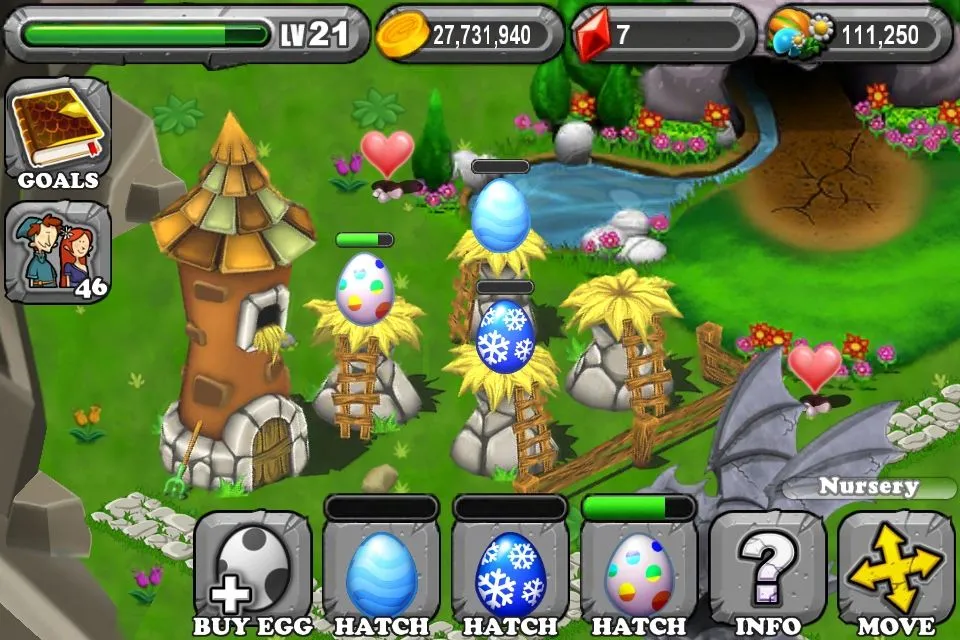Open the Goals book

point(58,134)
